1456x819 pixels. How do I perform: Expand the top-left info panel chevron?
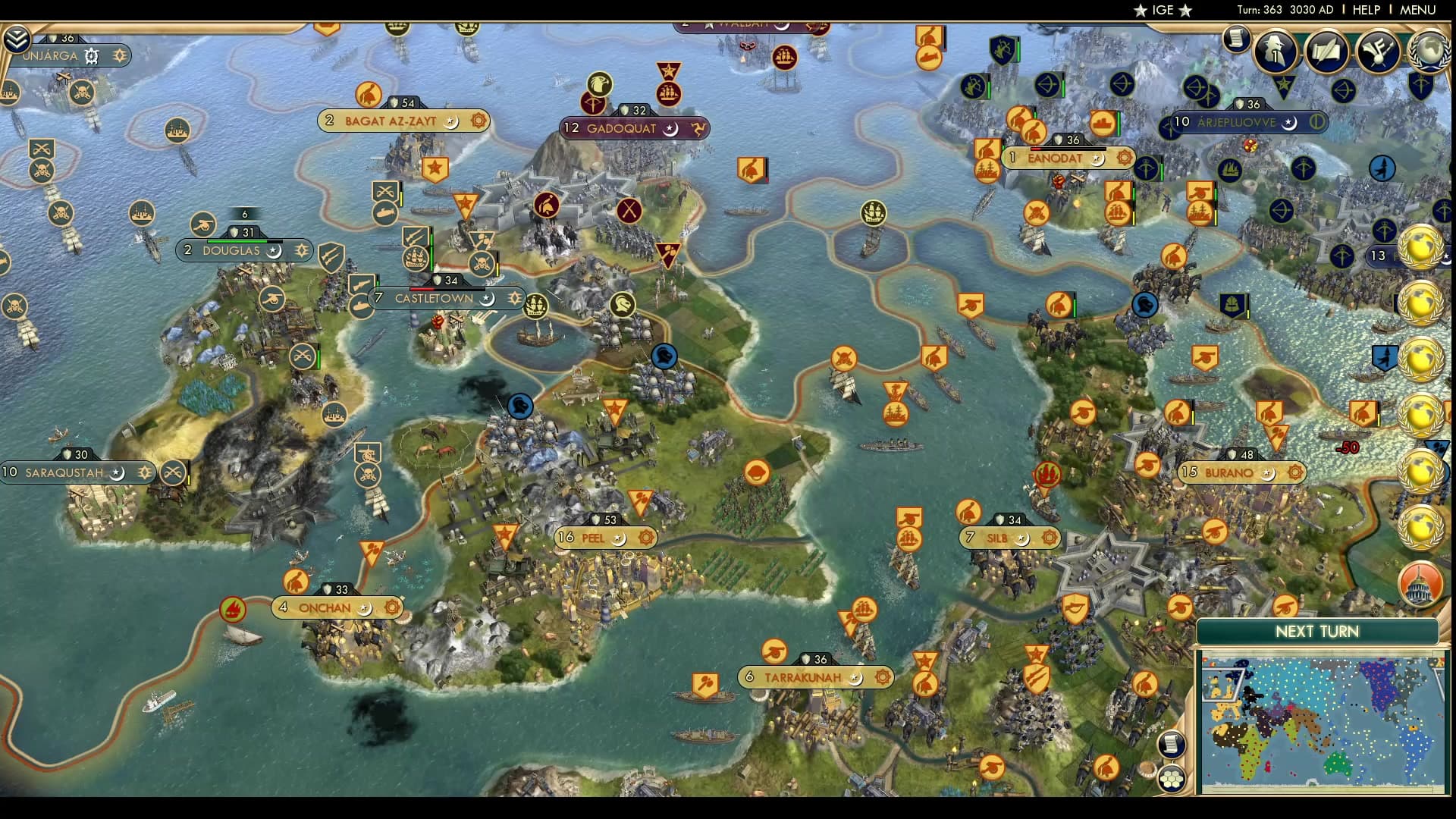point(16,39)
